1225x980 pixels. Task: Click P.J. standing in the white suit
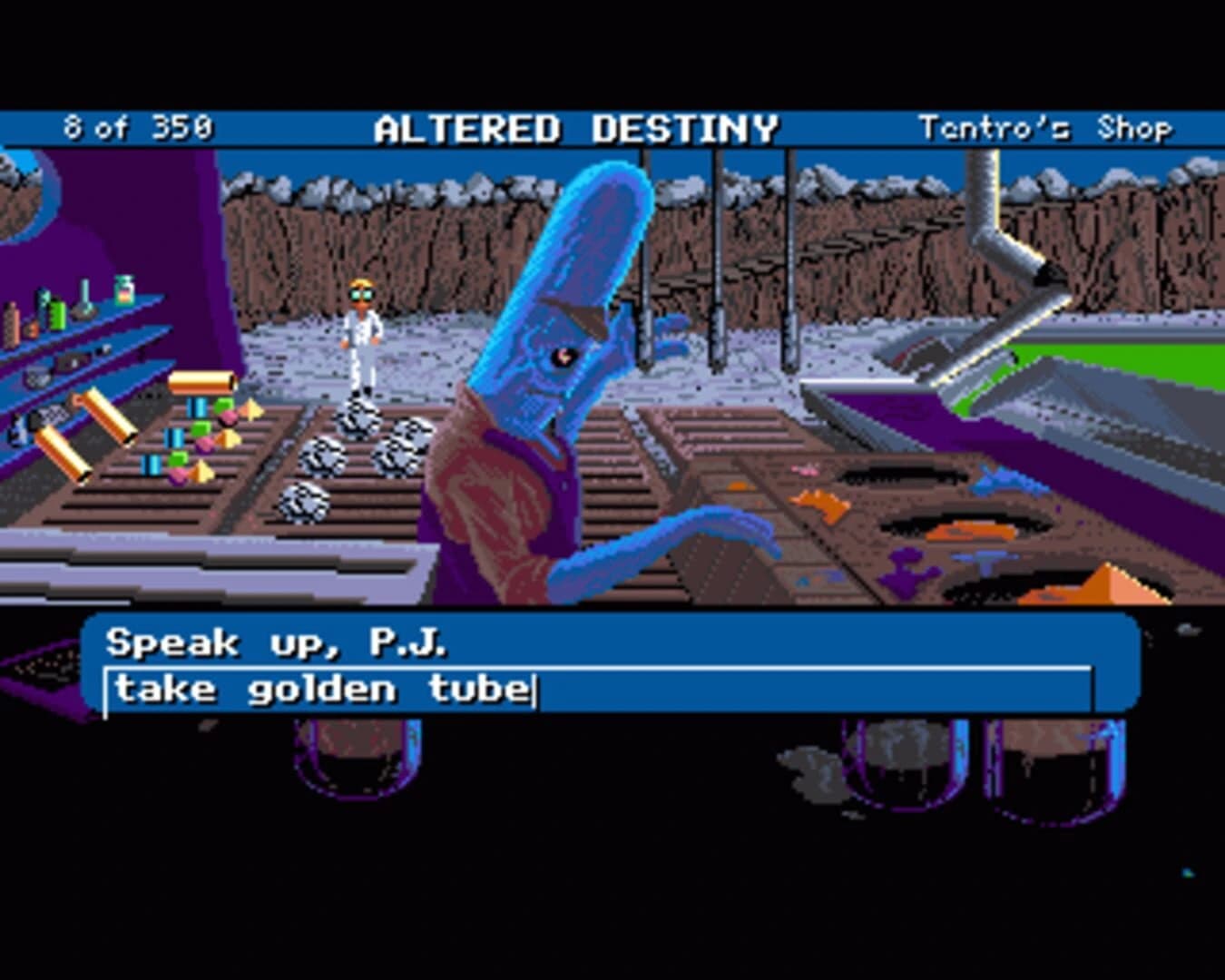click(x=361, y=336)
